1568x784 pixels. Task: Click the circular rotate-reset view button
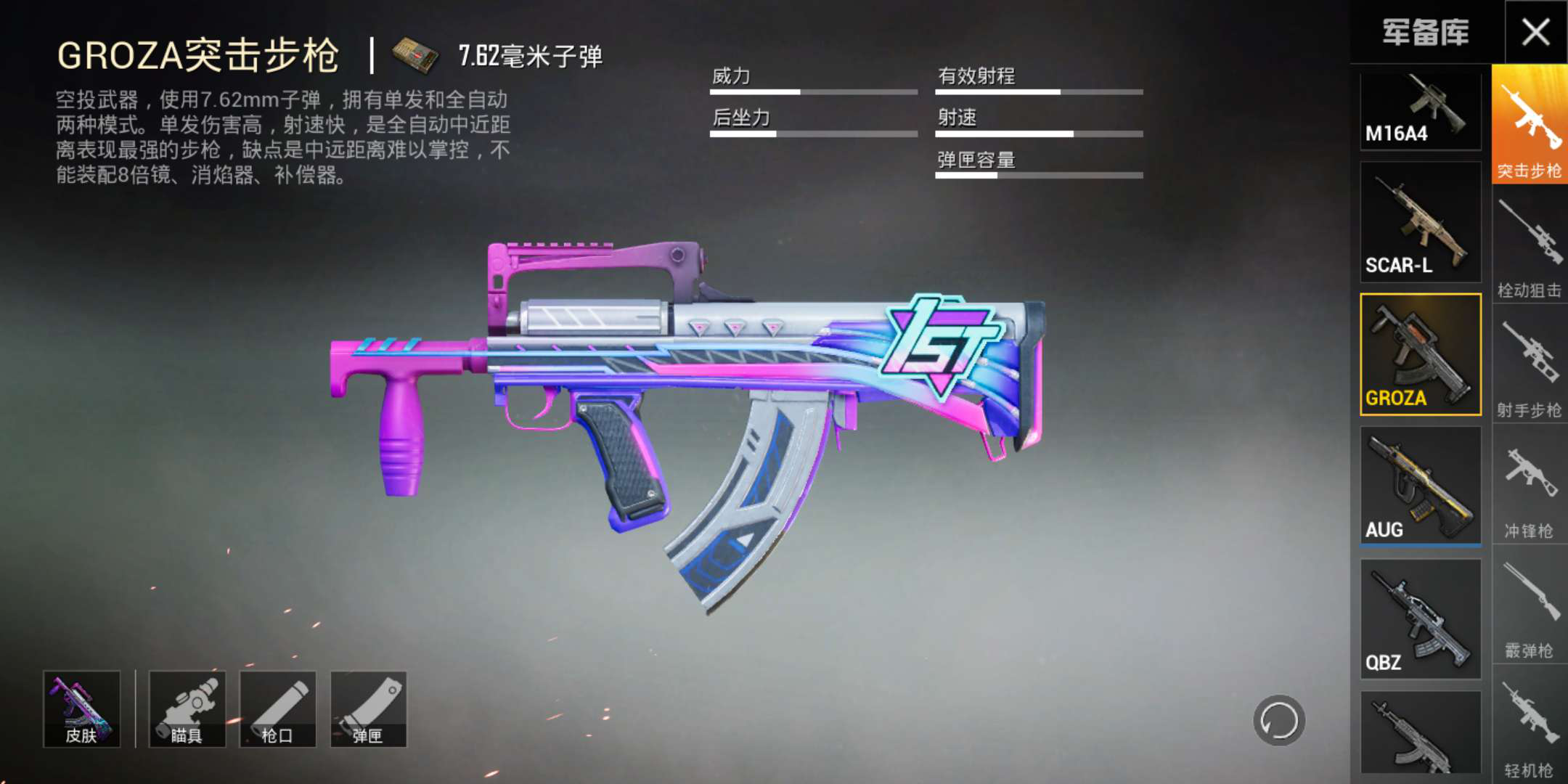(1279, 721)
